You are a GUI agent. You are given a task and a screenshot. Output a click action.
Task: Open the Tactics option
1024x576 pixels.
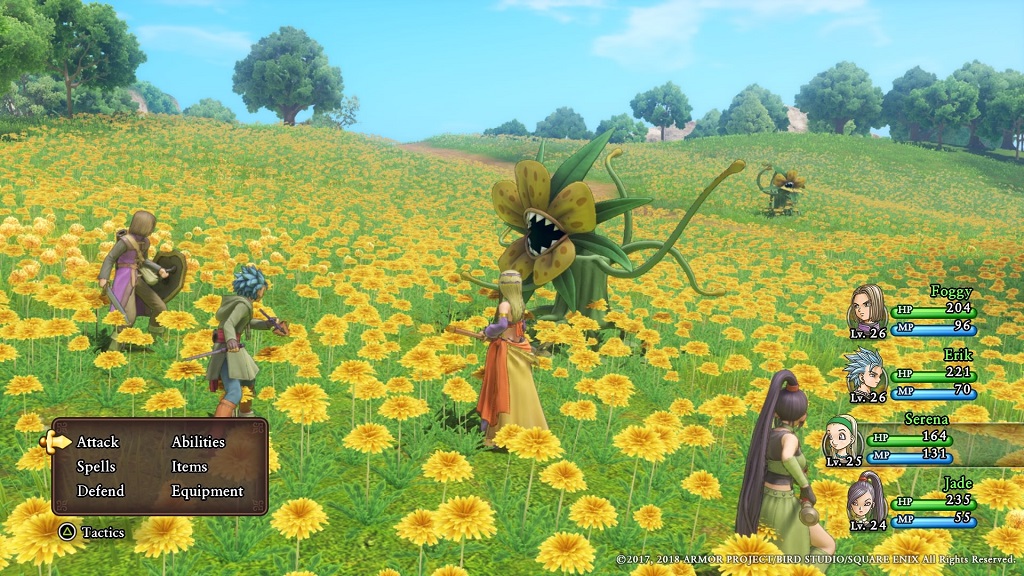(x=100, y=532)
